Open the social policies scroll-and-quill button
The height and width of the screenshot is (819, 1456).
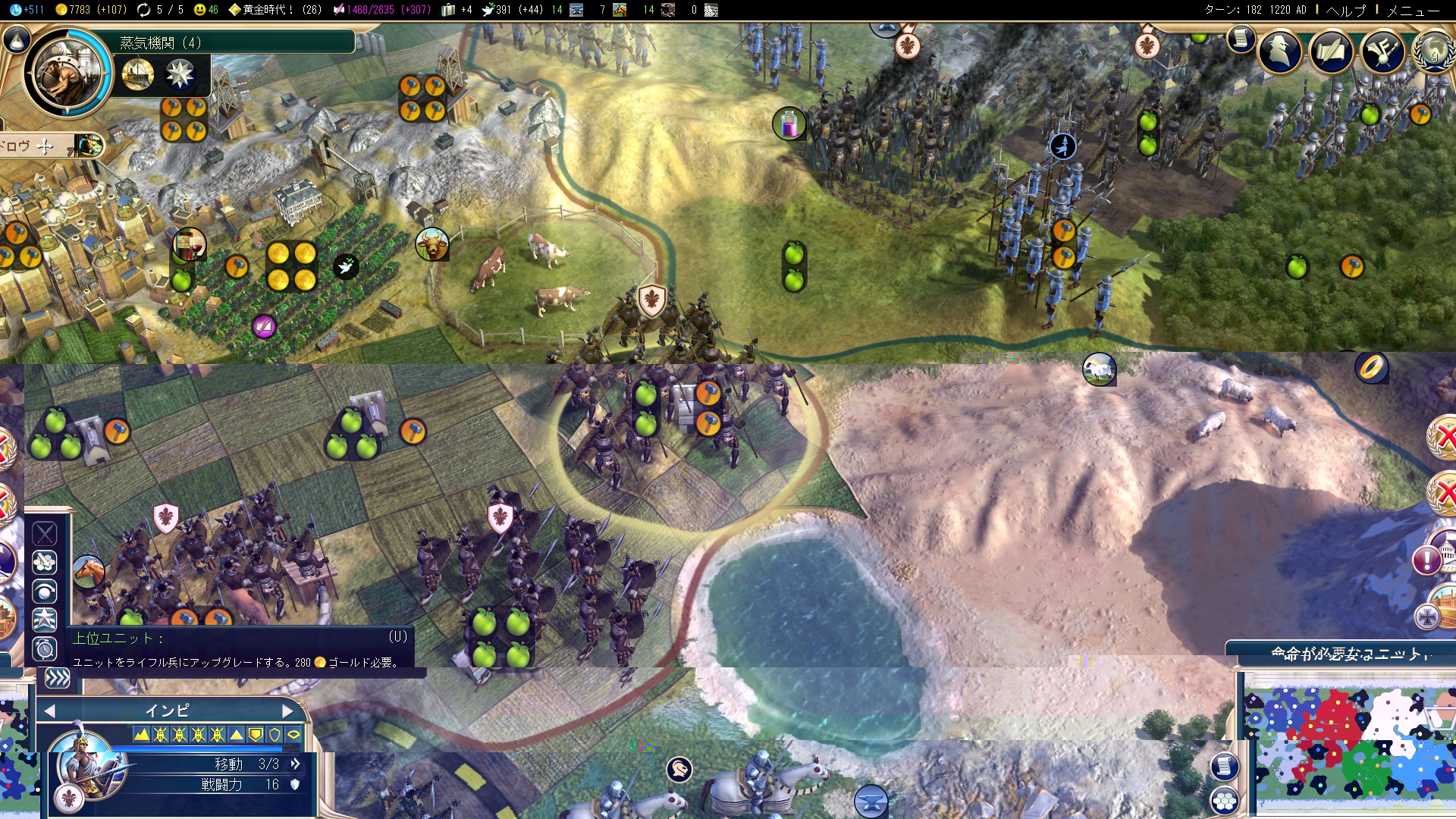coord(1331,52)
